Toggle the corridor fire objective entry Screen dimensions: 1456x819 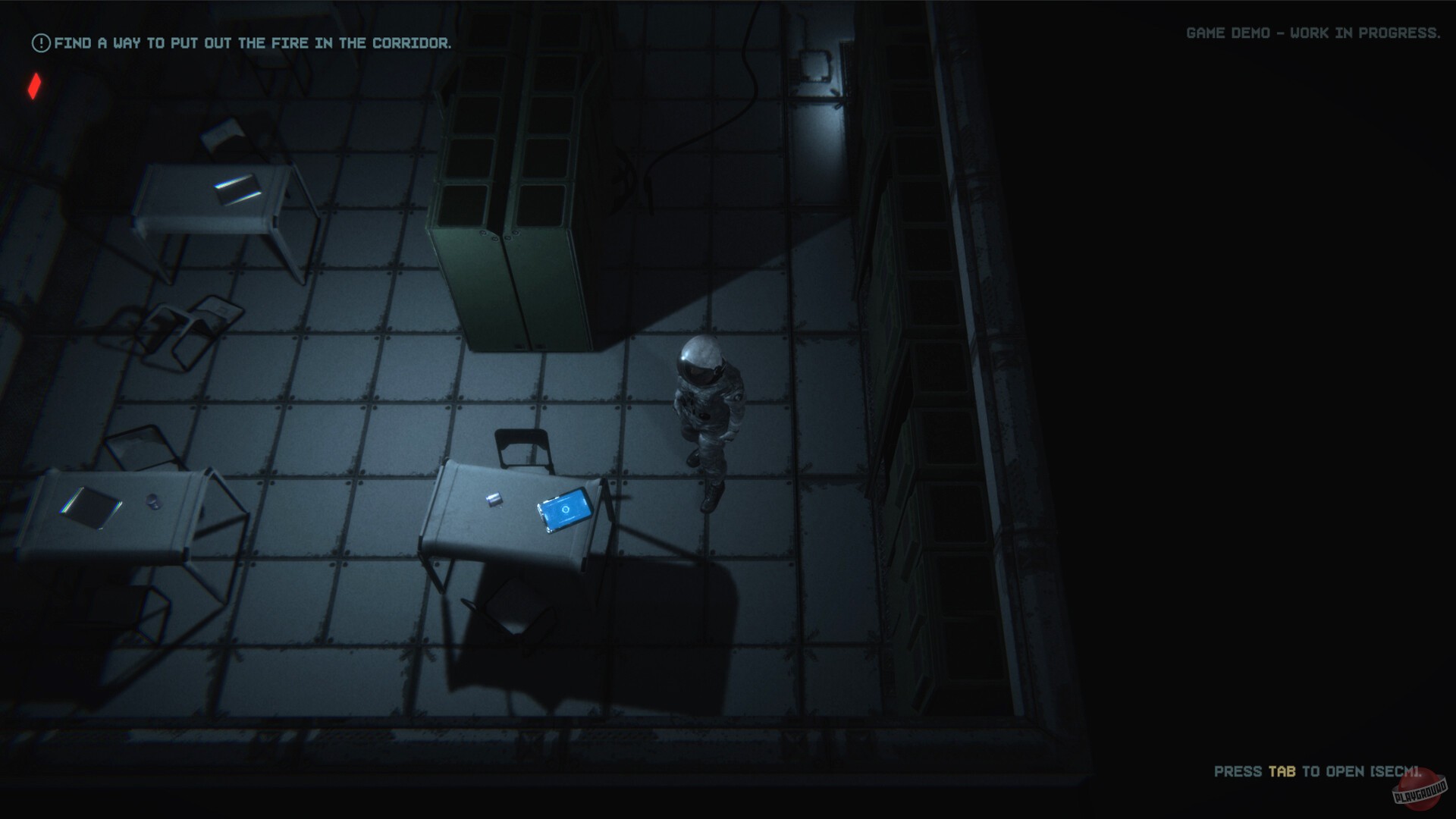[x=253, y=43]
